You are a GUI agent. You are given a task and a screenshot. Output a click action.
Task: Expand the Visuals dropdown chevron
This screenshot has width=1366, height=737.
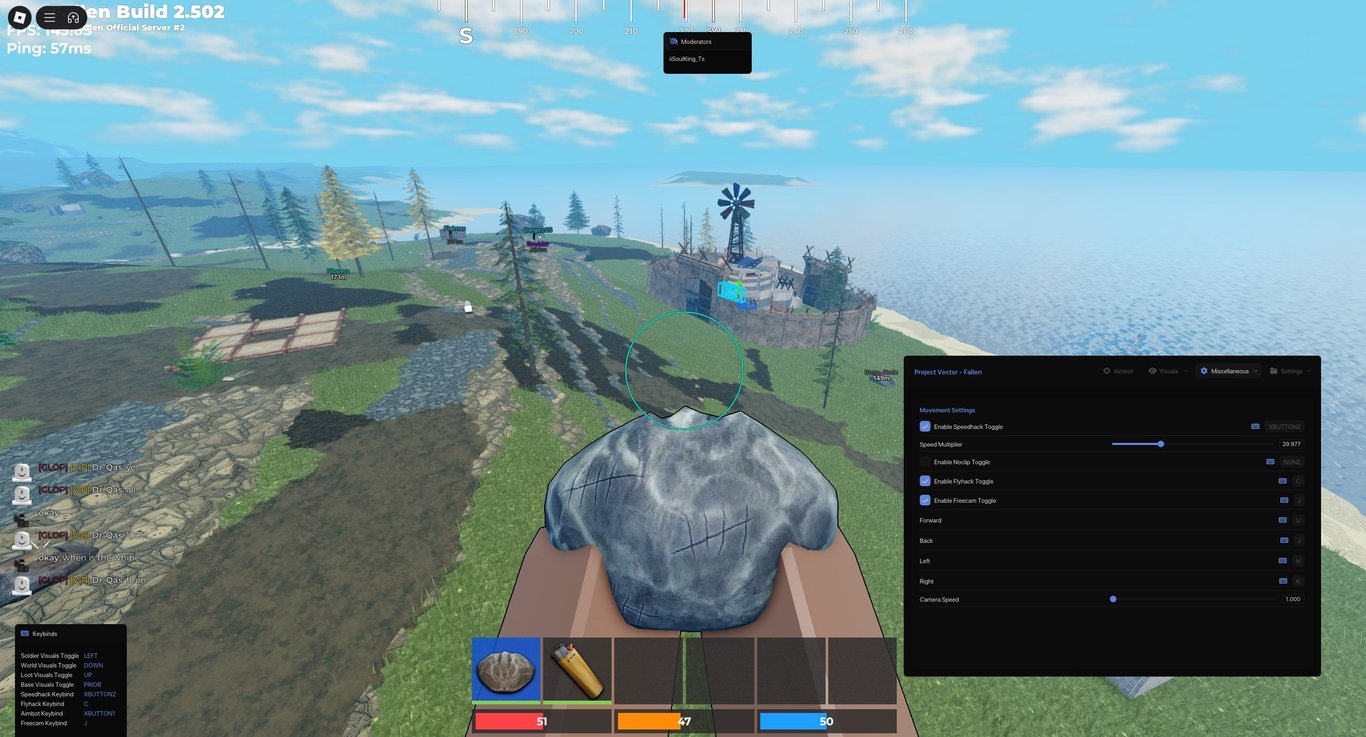click(1185, 370)
